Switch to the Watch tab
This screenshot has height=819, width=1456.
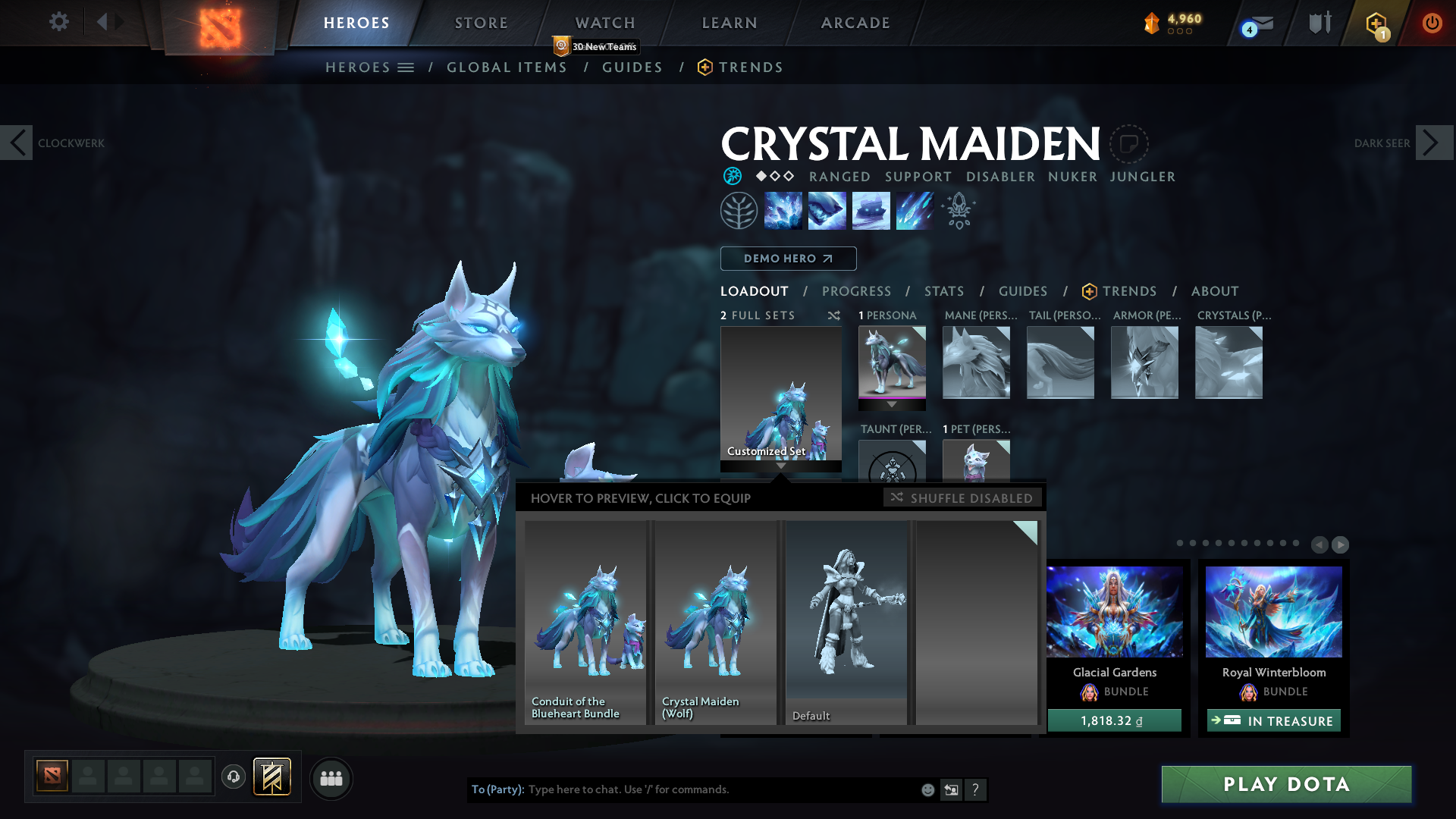click(x=604, y=23)
